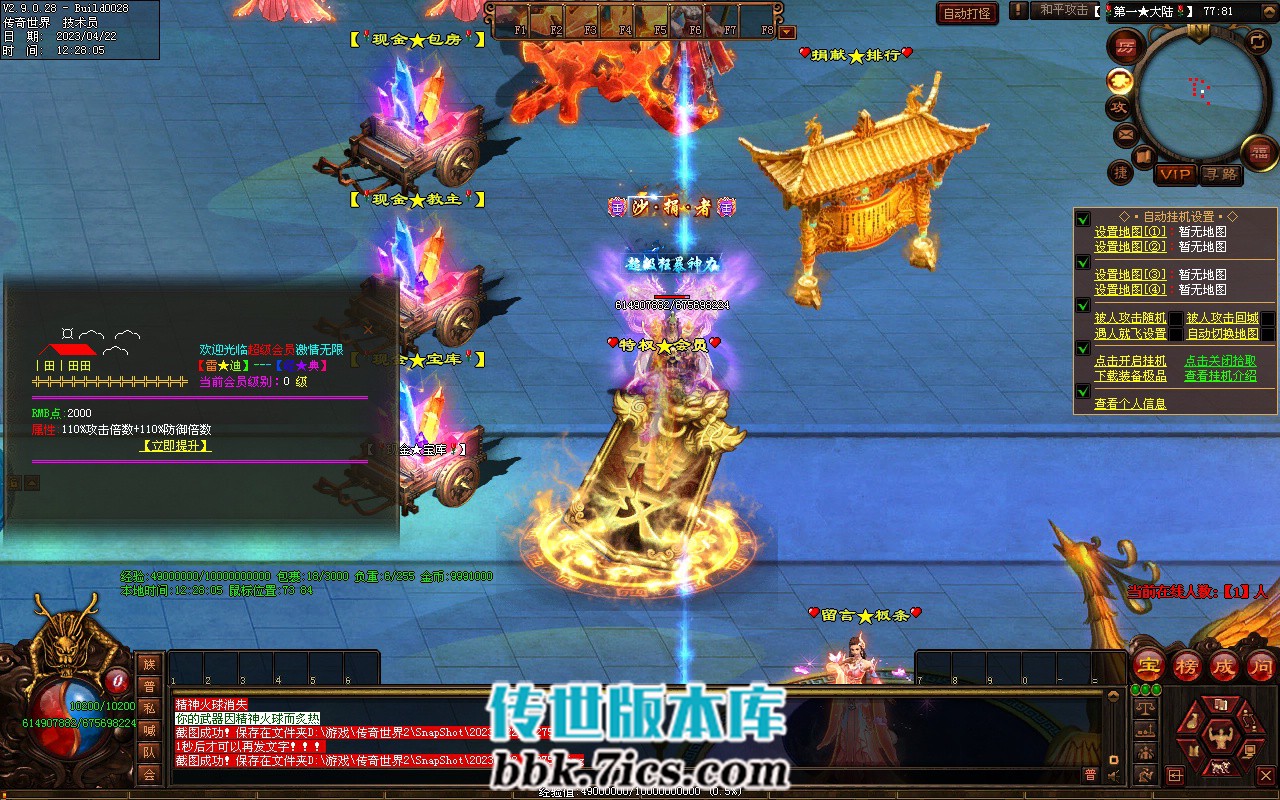Open 查看挂机介绍 auto-farm guide link
The image size is (1280, 800).
pyautogui.click(x=1220, y=376)
